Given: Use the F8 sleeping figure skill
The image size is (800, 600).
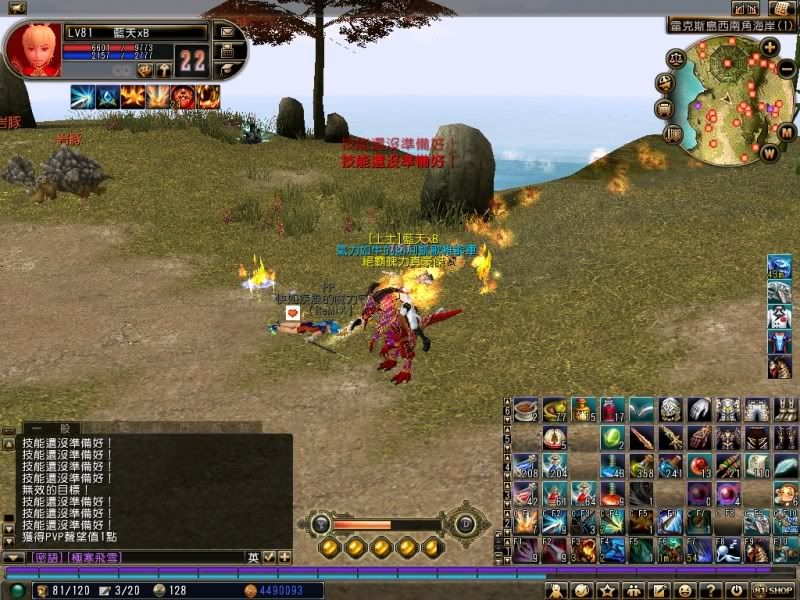Looking at the screenshot, I should [x=728, y=549].
